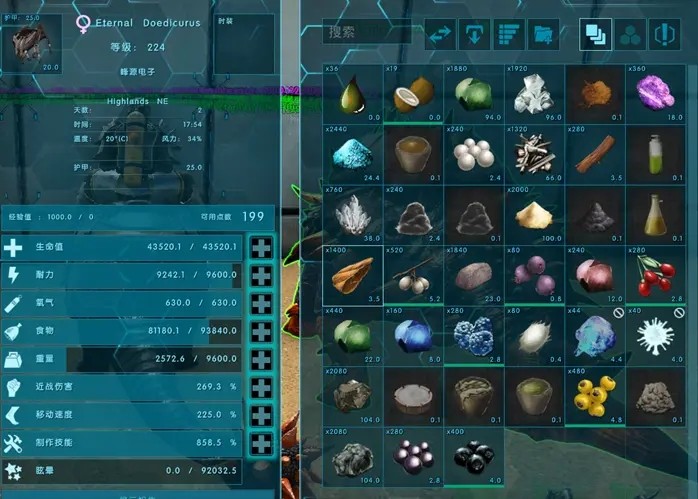Pick the coconut item slot

click(x=412, y=95)
